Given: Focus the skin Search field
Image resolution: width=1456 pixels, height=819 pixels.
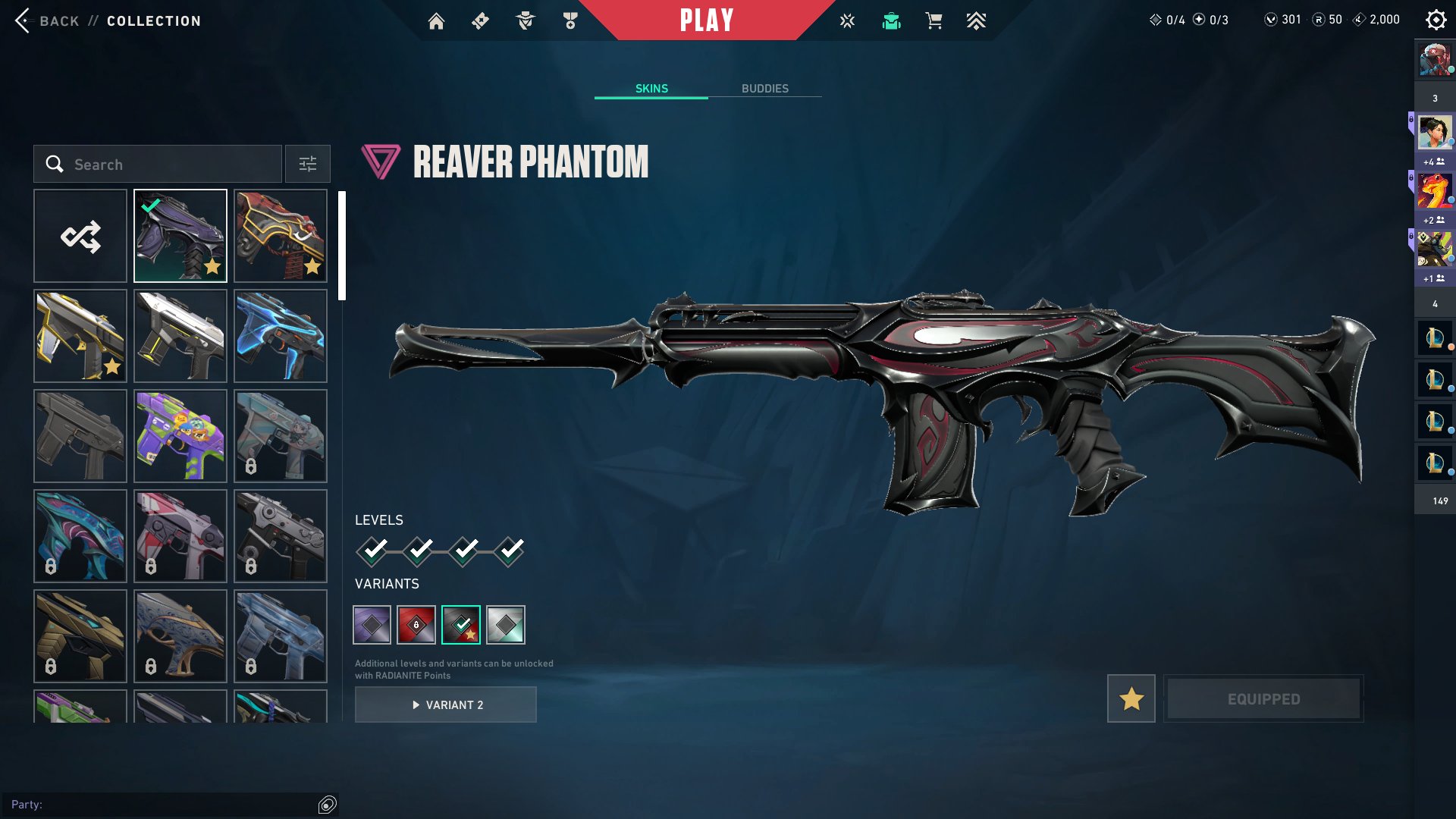Looking at the screenshot, I should 167,164.
